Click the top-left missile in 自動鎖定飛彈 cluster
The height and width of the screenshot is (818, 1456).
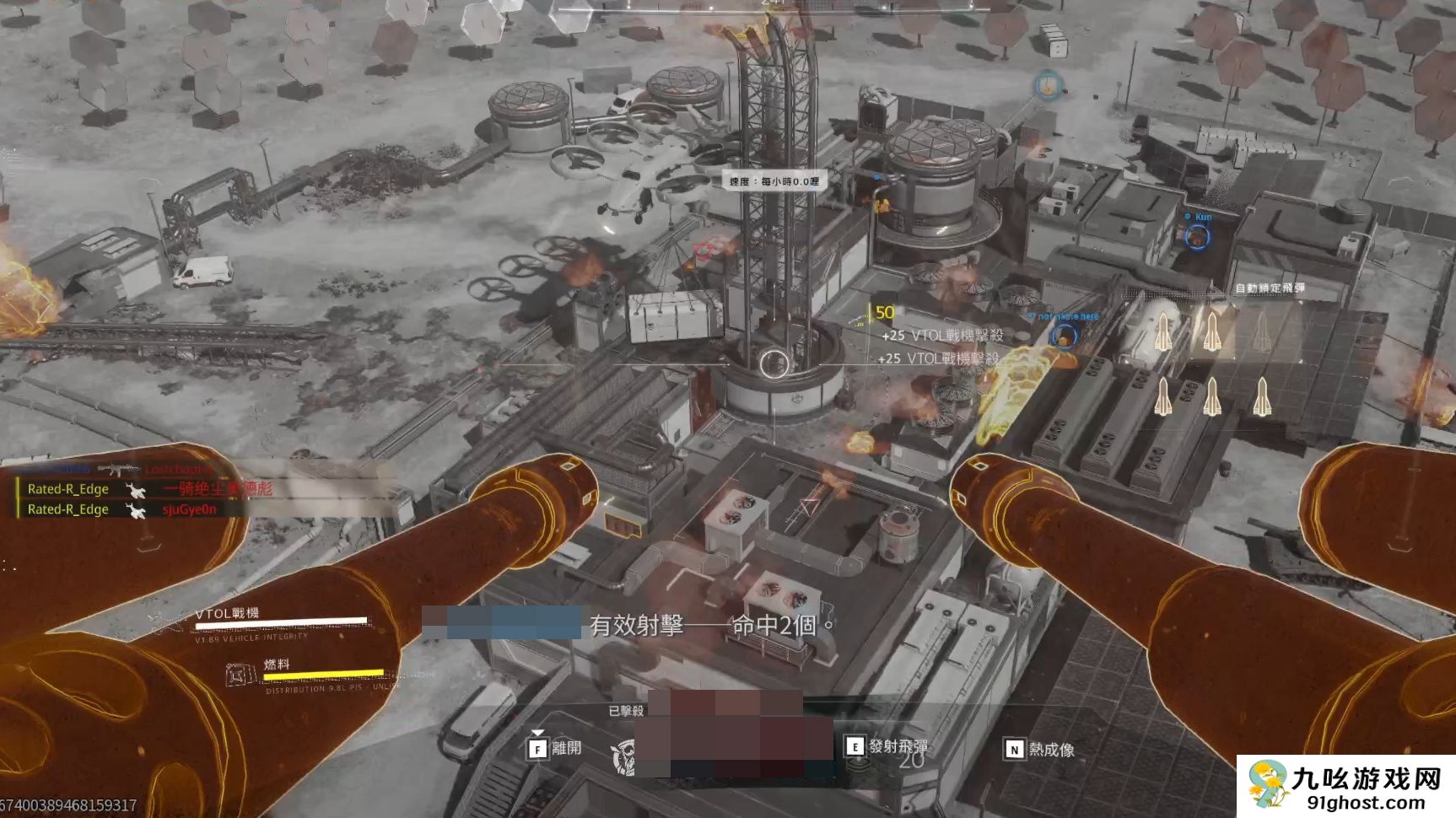click(x=1163, y=331)
